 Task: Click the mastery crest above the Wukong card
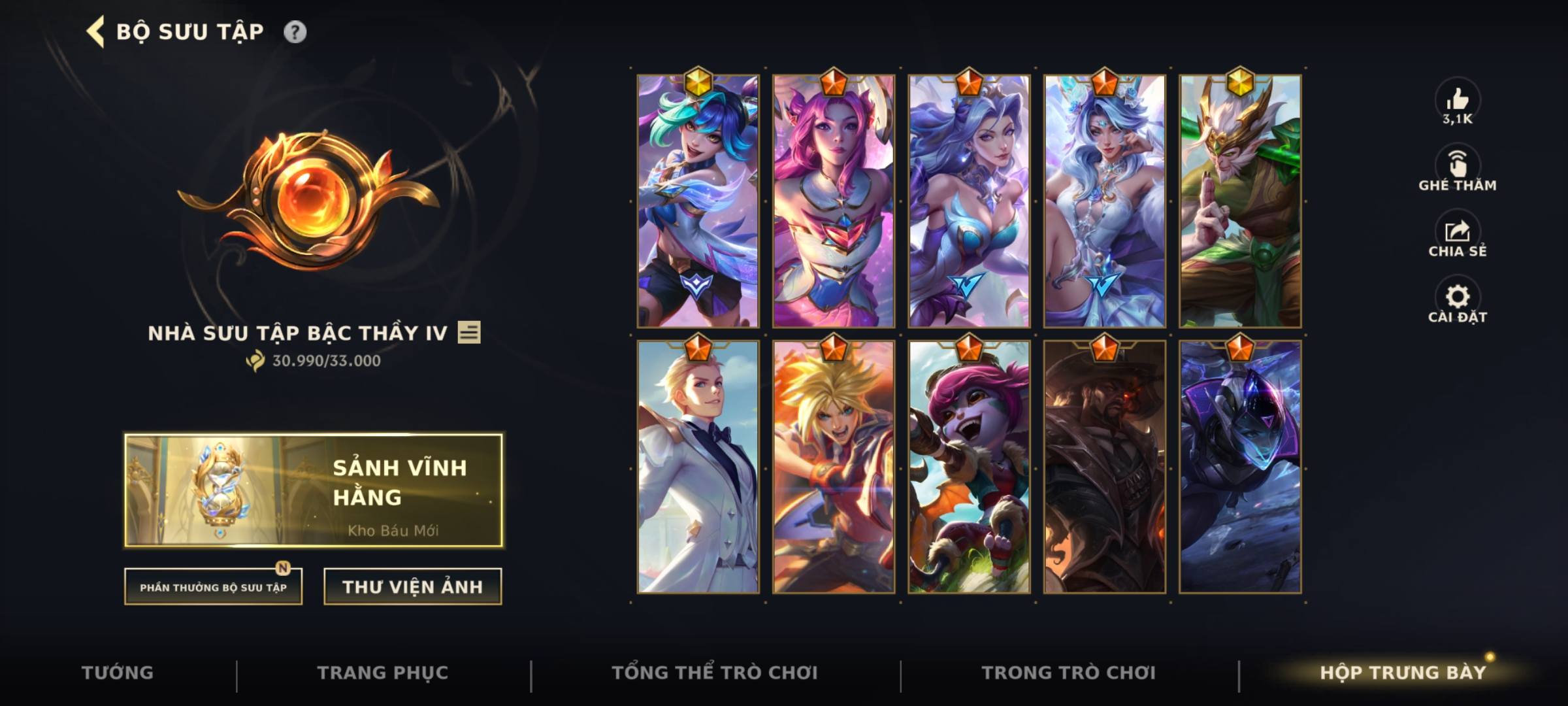coord(1241,81)
